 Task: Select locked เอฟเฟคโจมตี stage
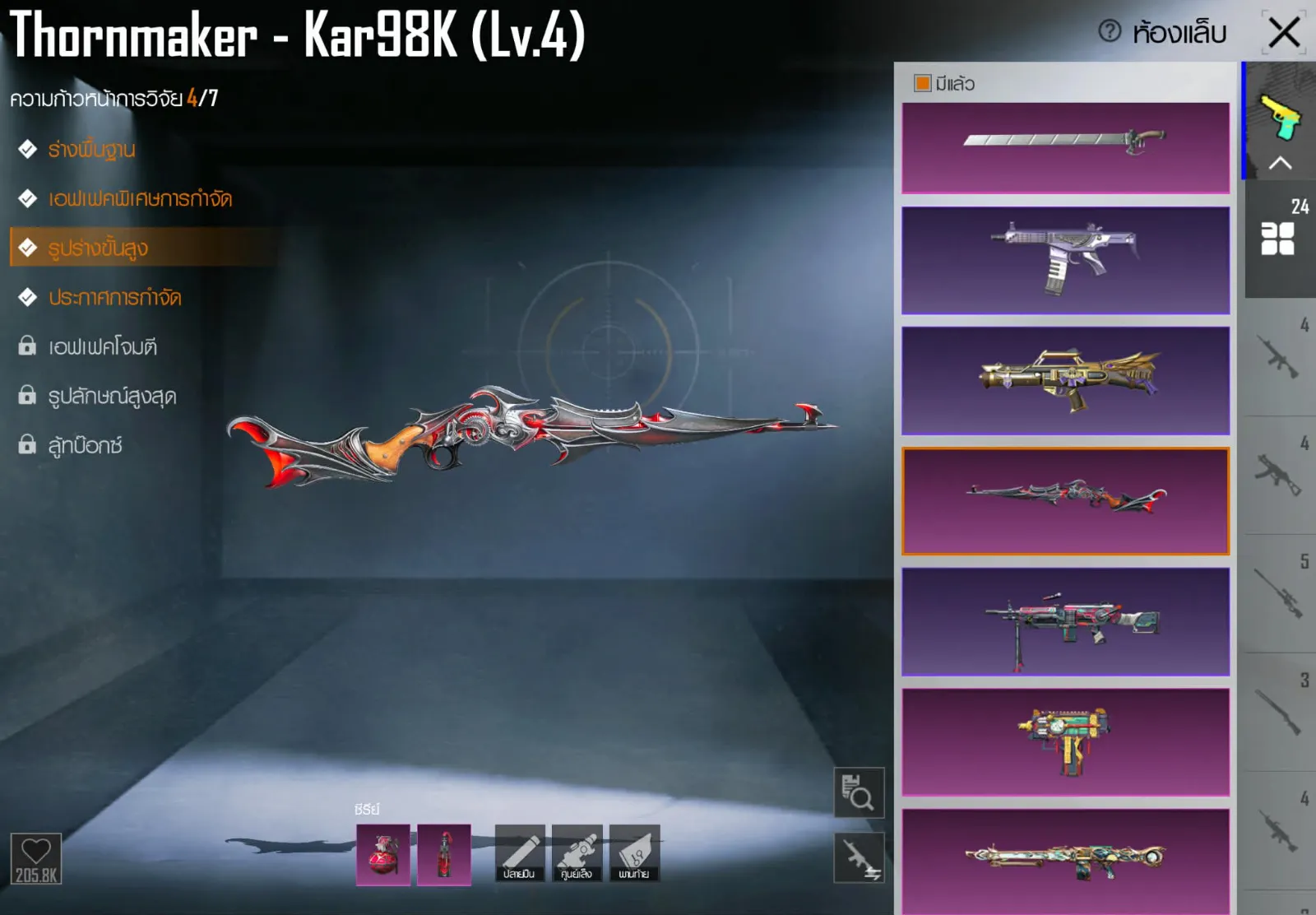pyautogui.click(x=102, y=346)
